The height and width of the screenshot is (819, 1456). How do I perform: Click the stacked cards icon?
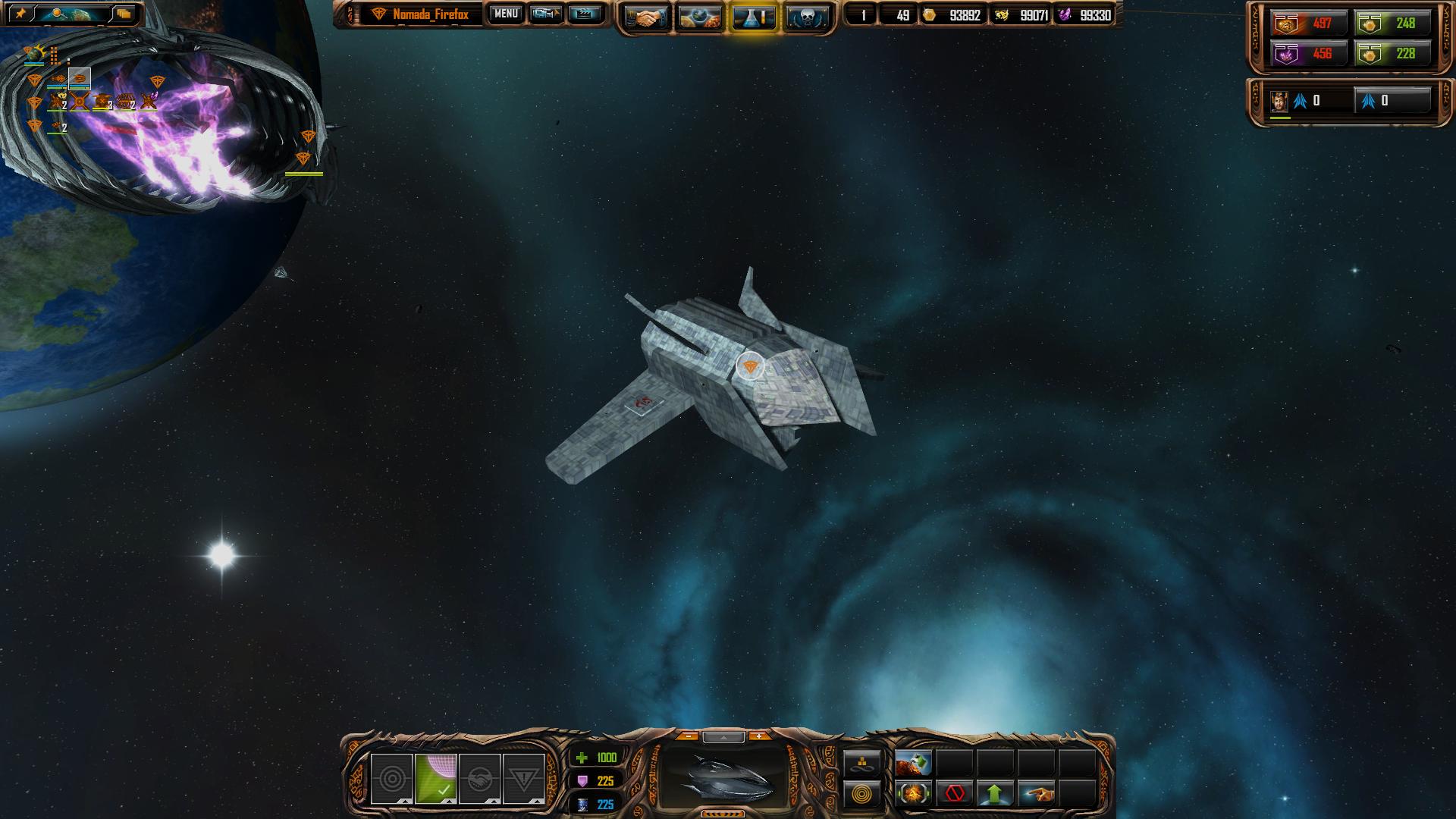tap(124, 14)
